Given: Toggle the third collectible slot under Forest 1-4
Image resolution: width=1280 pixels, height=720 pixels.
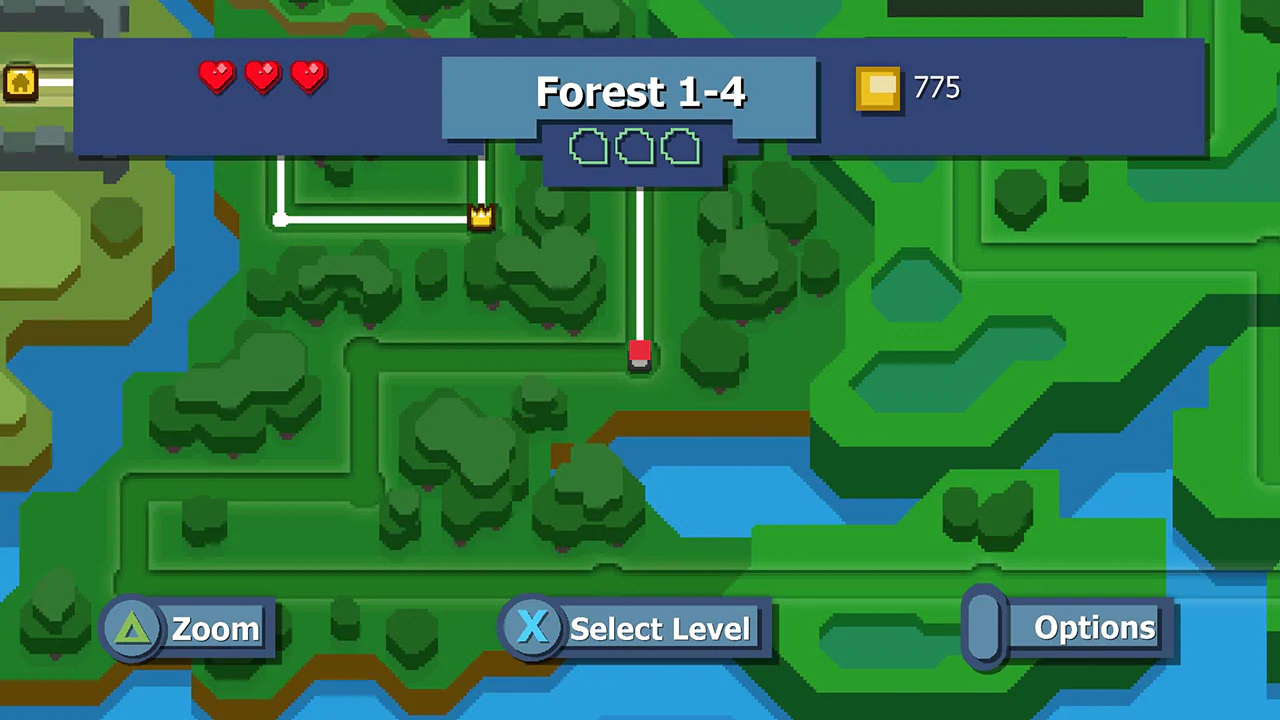Looking at the screenshot, I should (x=680, y=148).
